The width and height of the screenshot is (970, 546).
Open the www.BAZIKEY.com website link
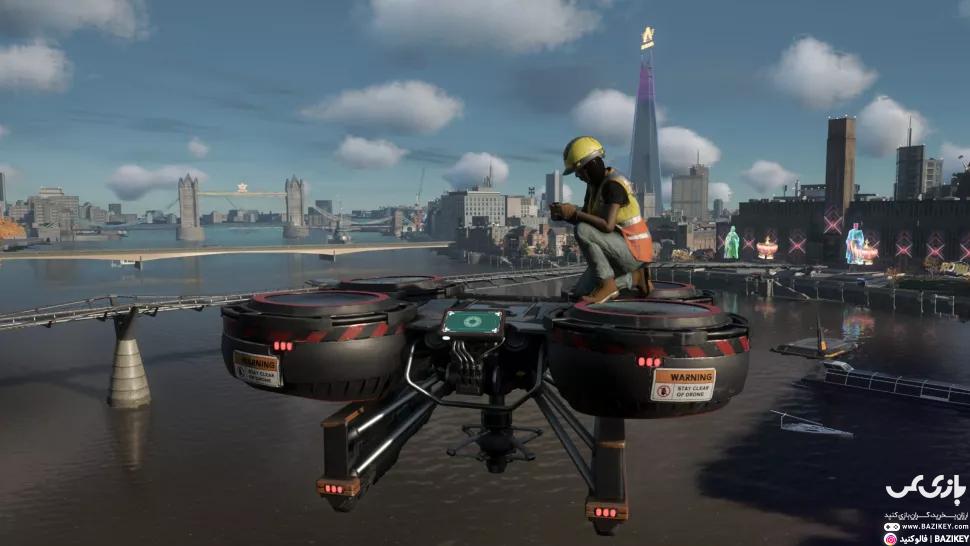933,526
